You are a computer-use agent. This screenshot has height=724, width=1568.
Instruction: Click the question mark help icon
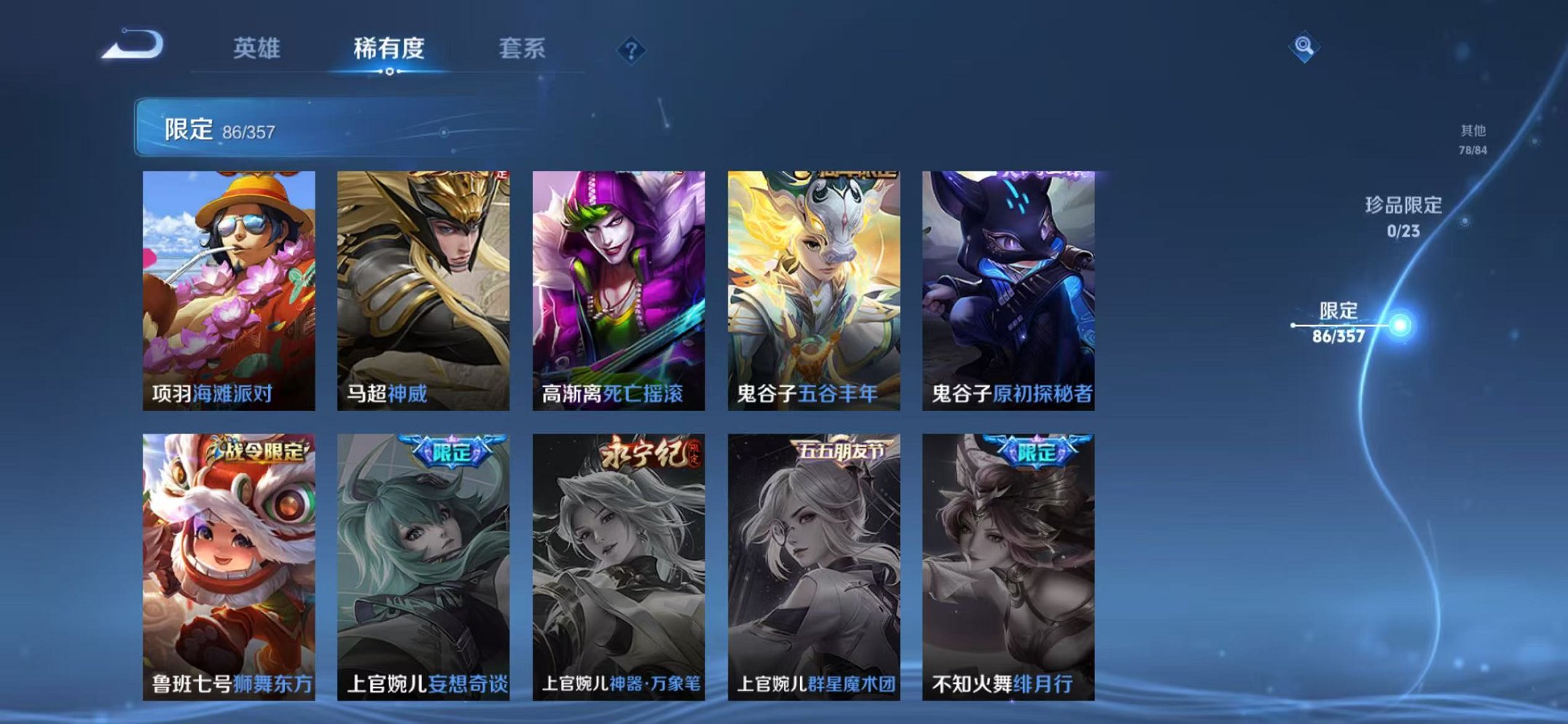(x=632, y=50)
